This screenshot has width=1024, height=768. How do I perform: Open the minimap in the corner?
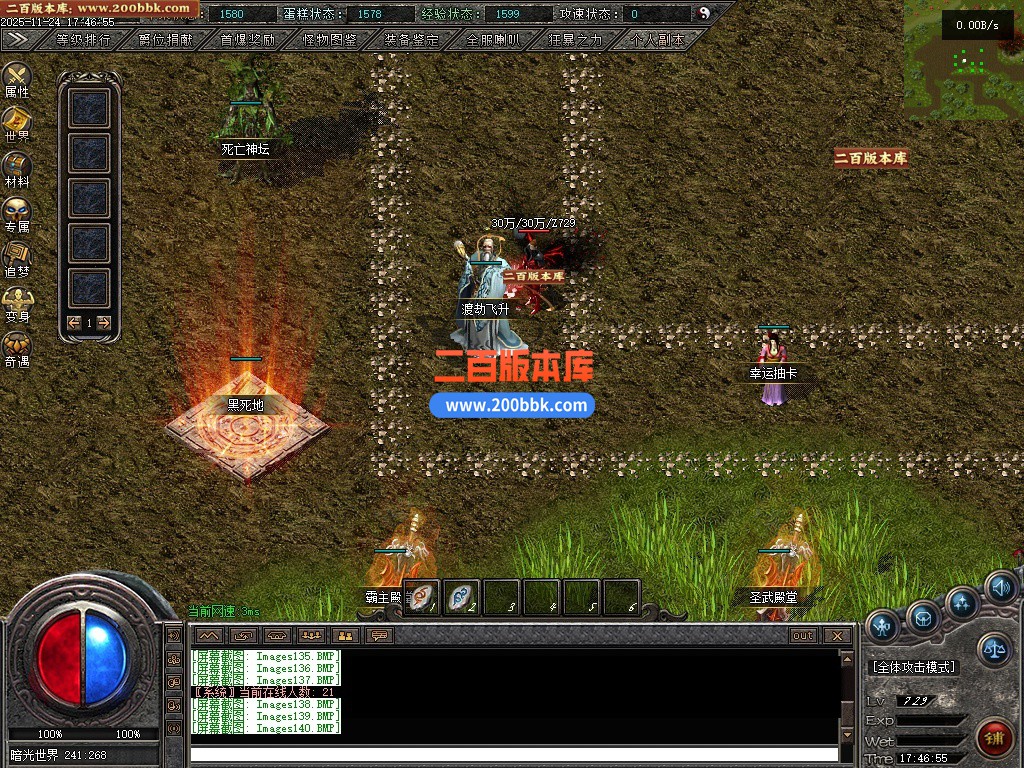(x=964, y=58)
